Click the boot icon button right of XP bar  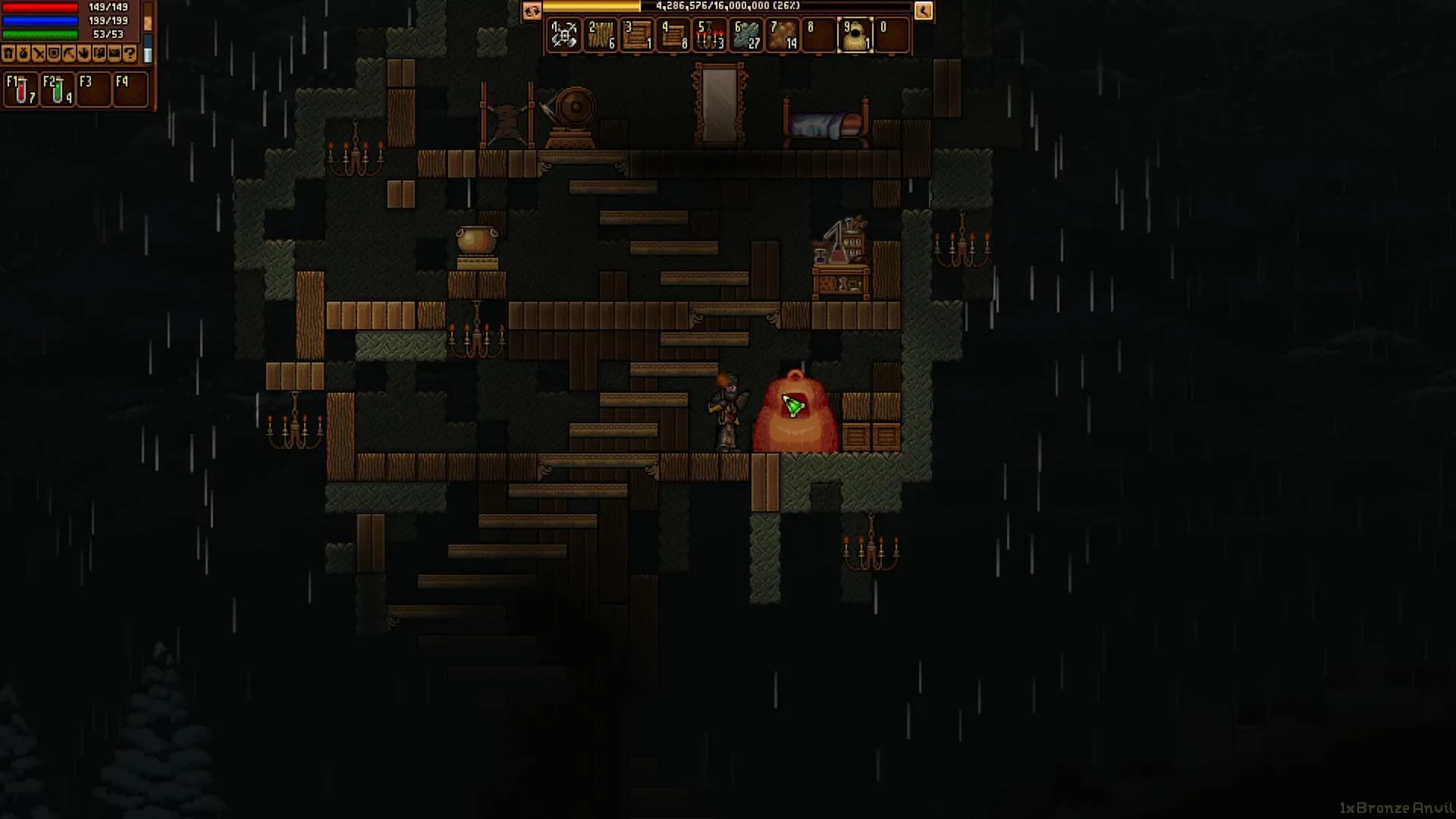click(x=923, y=11)
